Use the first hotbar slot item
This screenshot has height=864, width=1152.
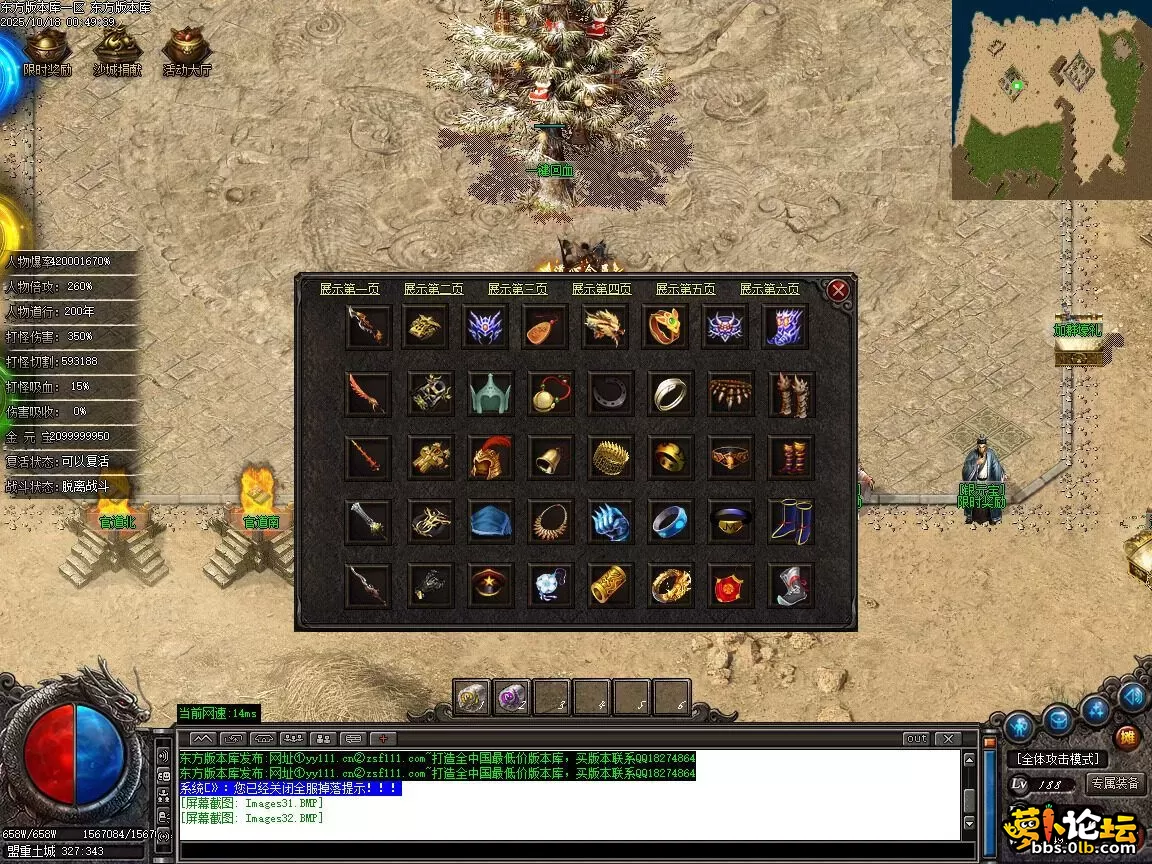click(x=471, y=696)
